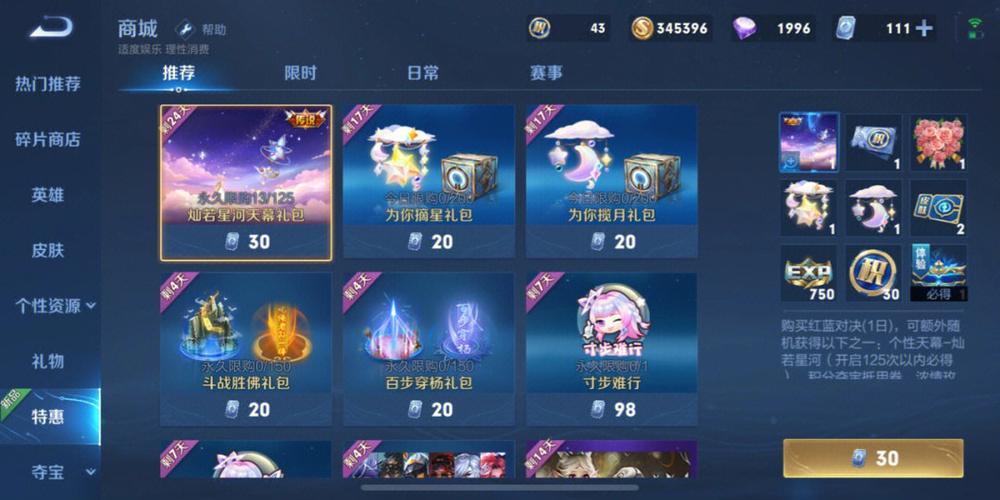Open the 碎片商店 category

click(x=48, y=139)
